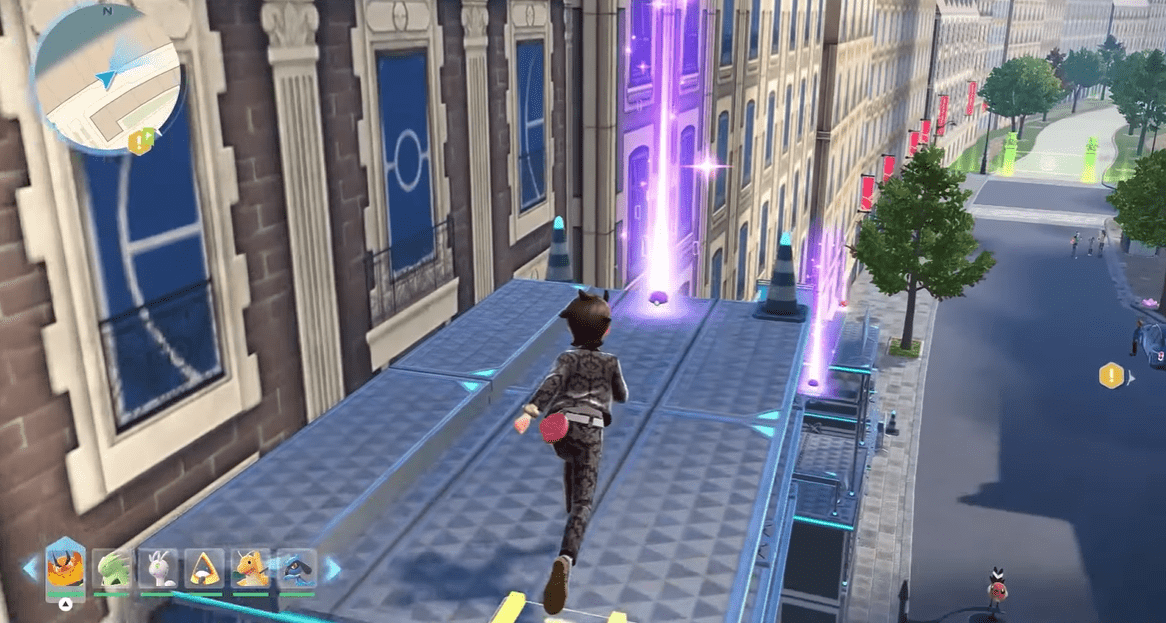Image resolution: width=1166 pixels, height=623 pixels.
Task: Pick Dragonite from the party bar
Action: (251, 568)
